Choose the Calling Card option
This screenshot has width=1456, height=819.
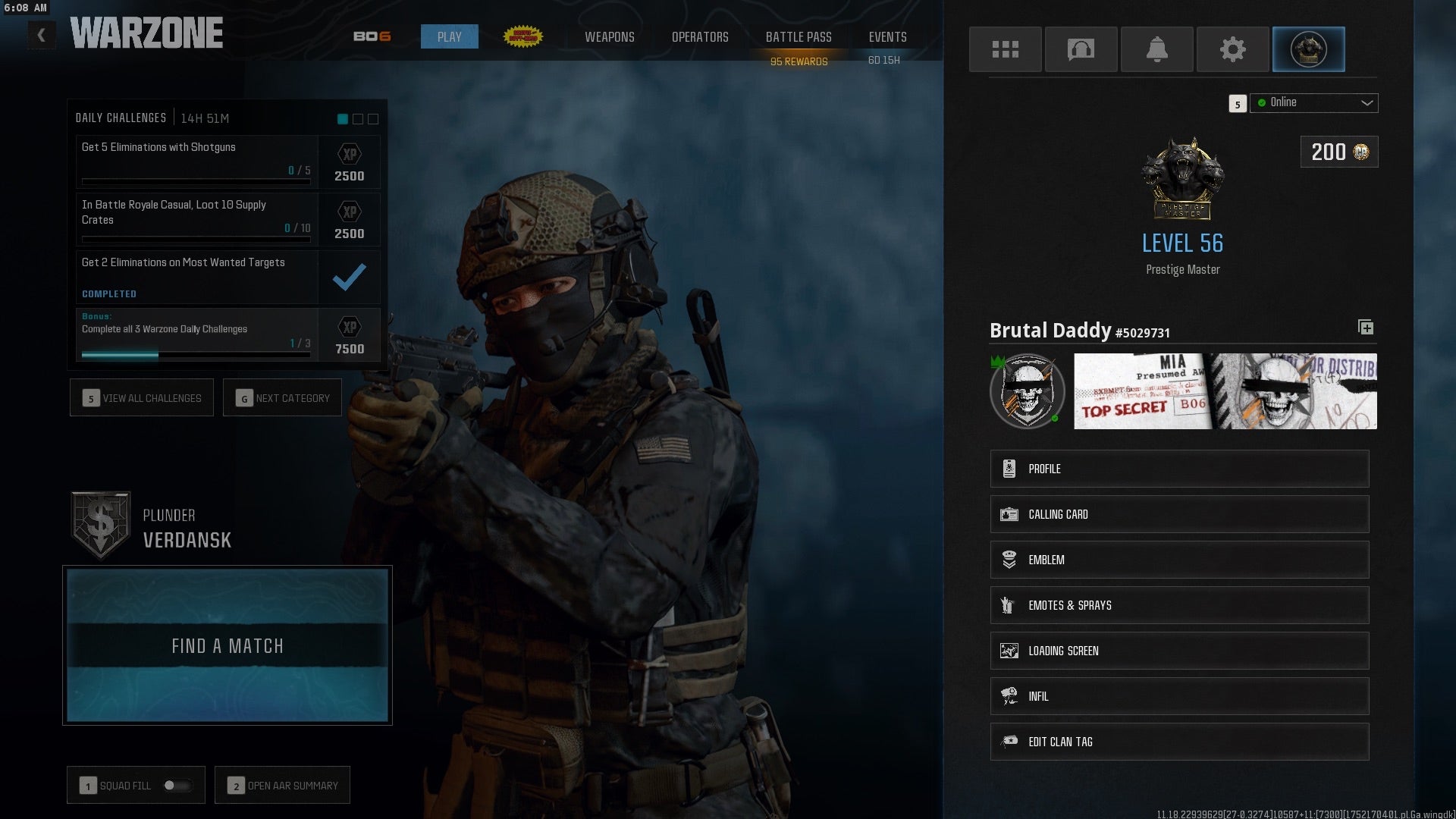(x=1179, y=514)
